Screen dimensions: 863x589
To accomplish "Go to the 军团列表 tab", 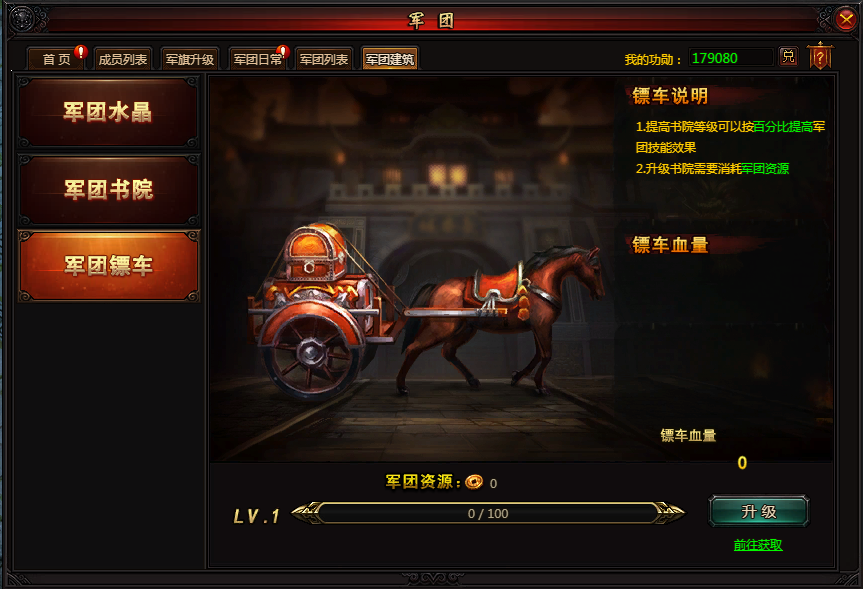I will click(x=324, y=59).
